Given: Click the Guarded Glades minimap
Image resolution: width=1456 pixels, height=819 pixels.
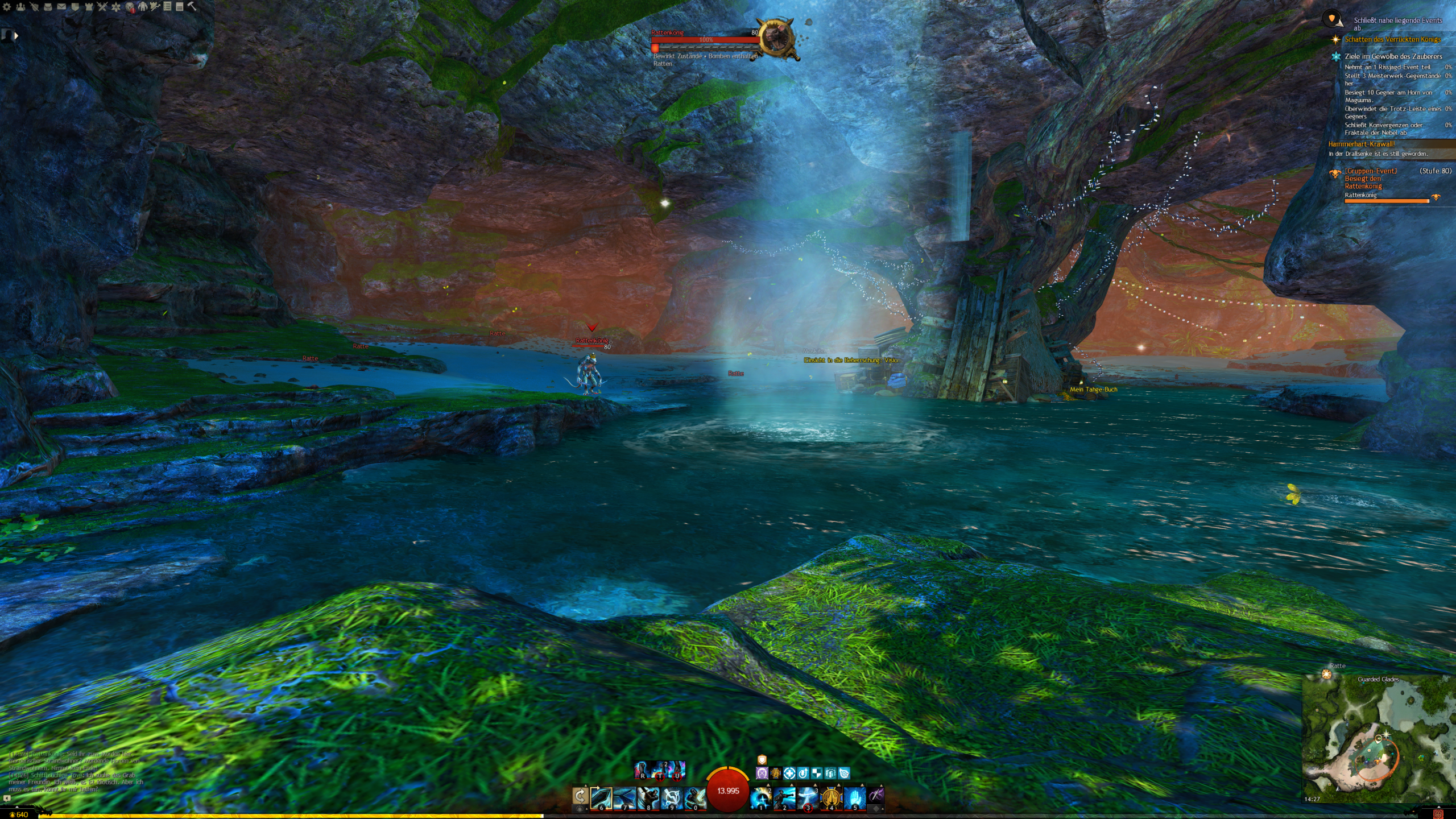Looking at the screenshot, I should 1376,739.
